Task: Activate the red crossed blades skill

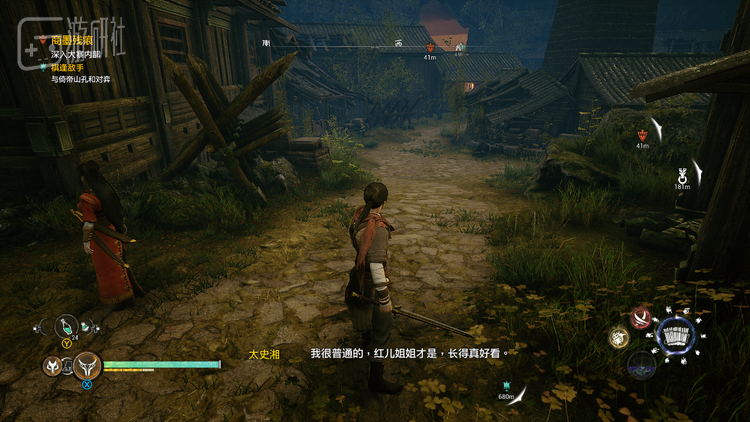Action: pyautogui.click(x=641, y=318)
